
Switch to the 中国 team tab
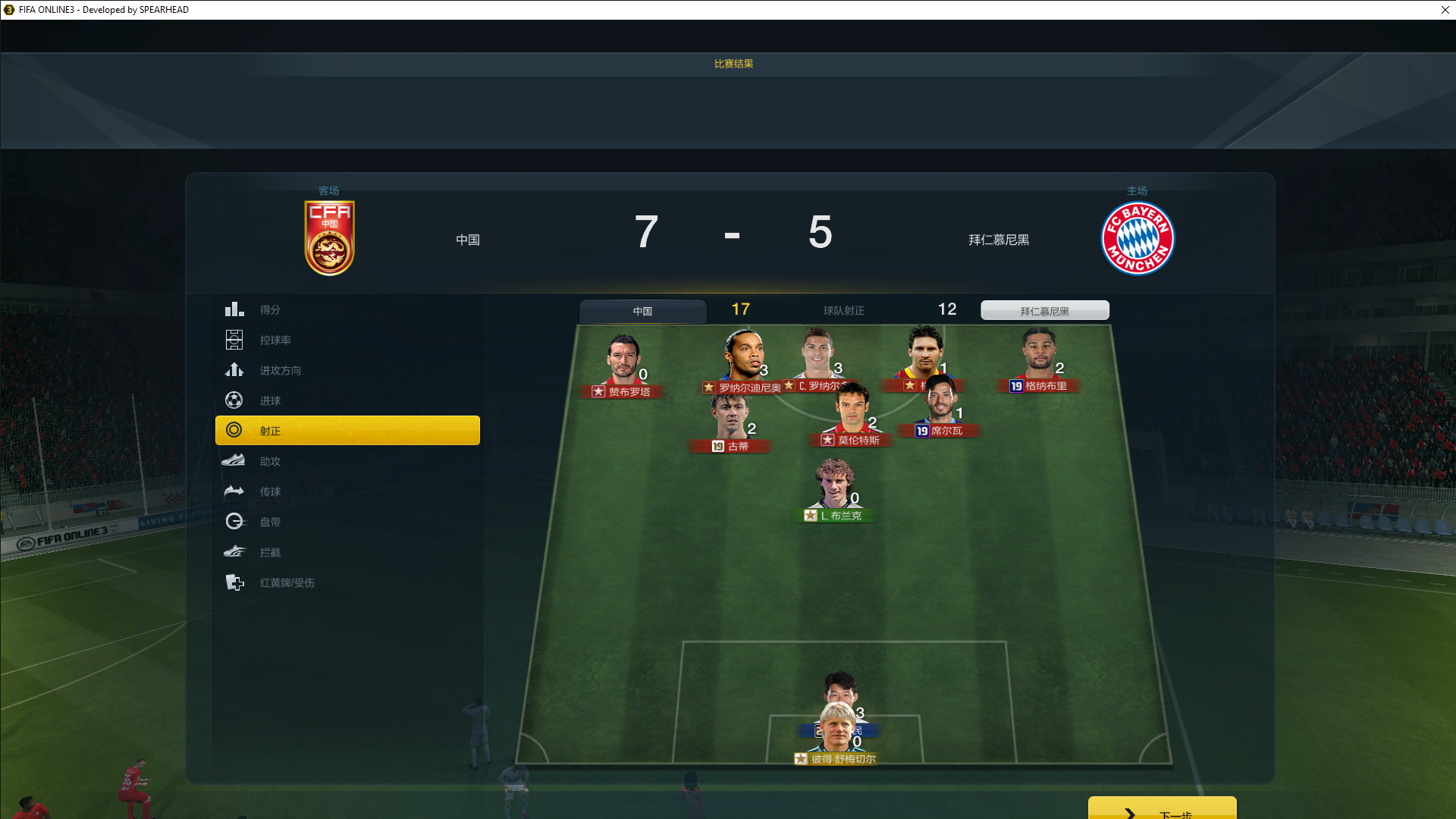tap(642, 311)
